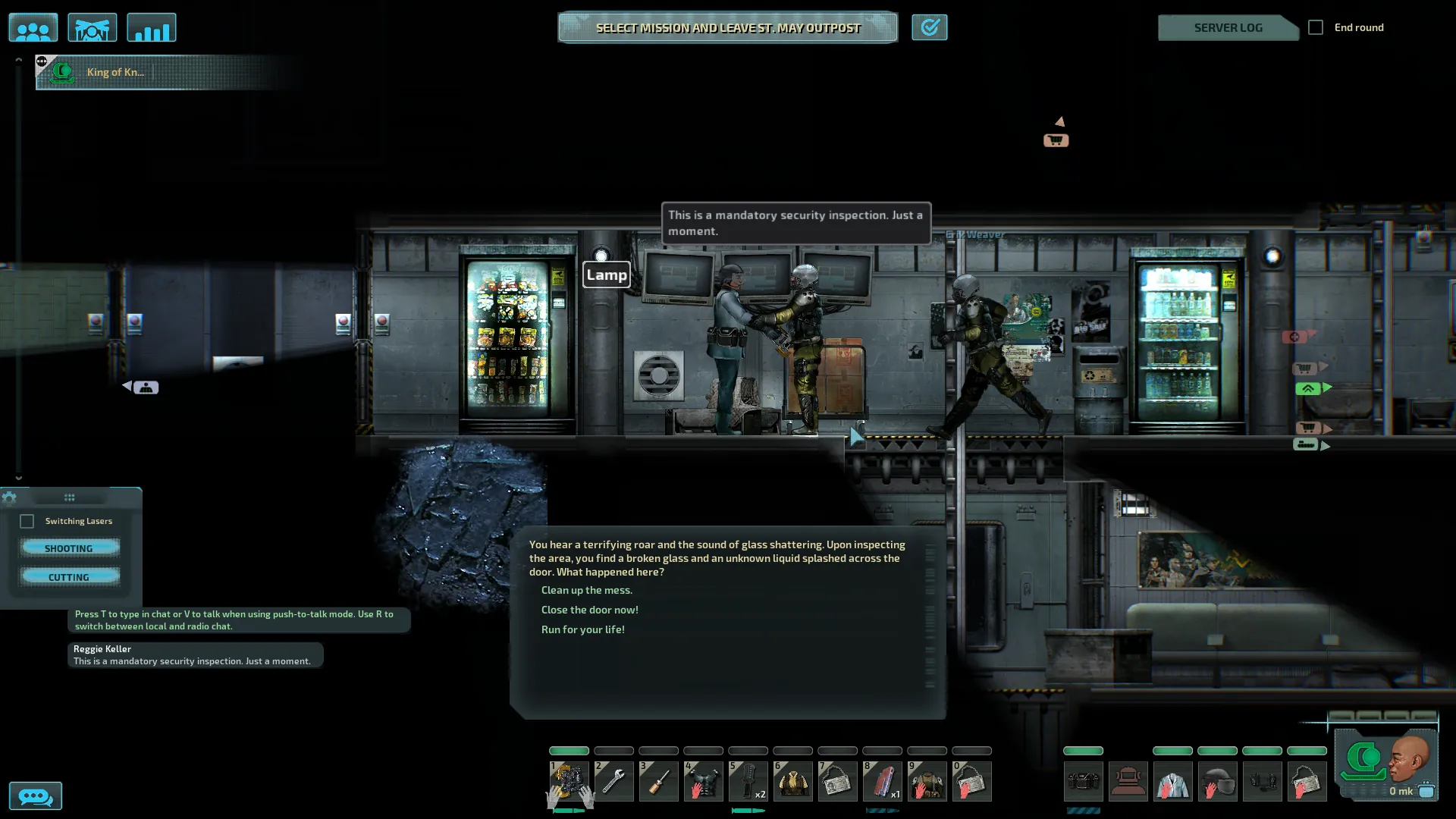The image size is (1456, 819).
Task: Open the Server Log
Action: tap(1227, 28)
